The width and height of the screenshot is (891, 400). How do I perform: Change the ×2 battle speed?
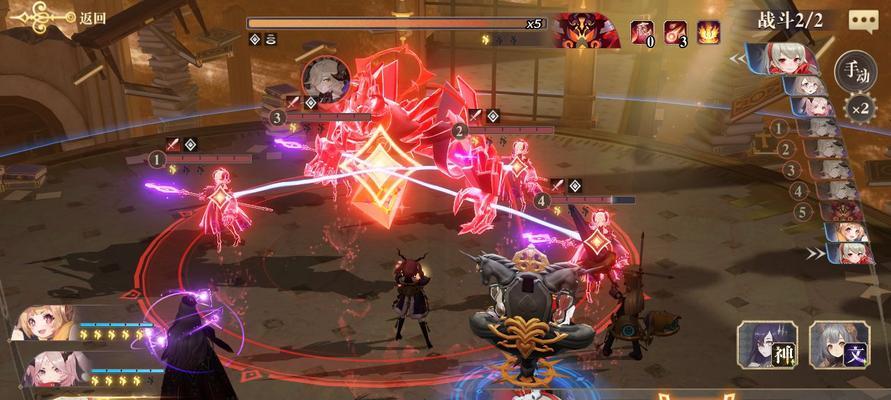click(x=856, y=108)
